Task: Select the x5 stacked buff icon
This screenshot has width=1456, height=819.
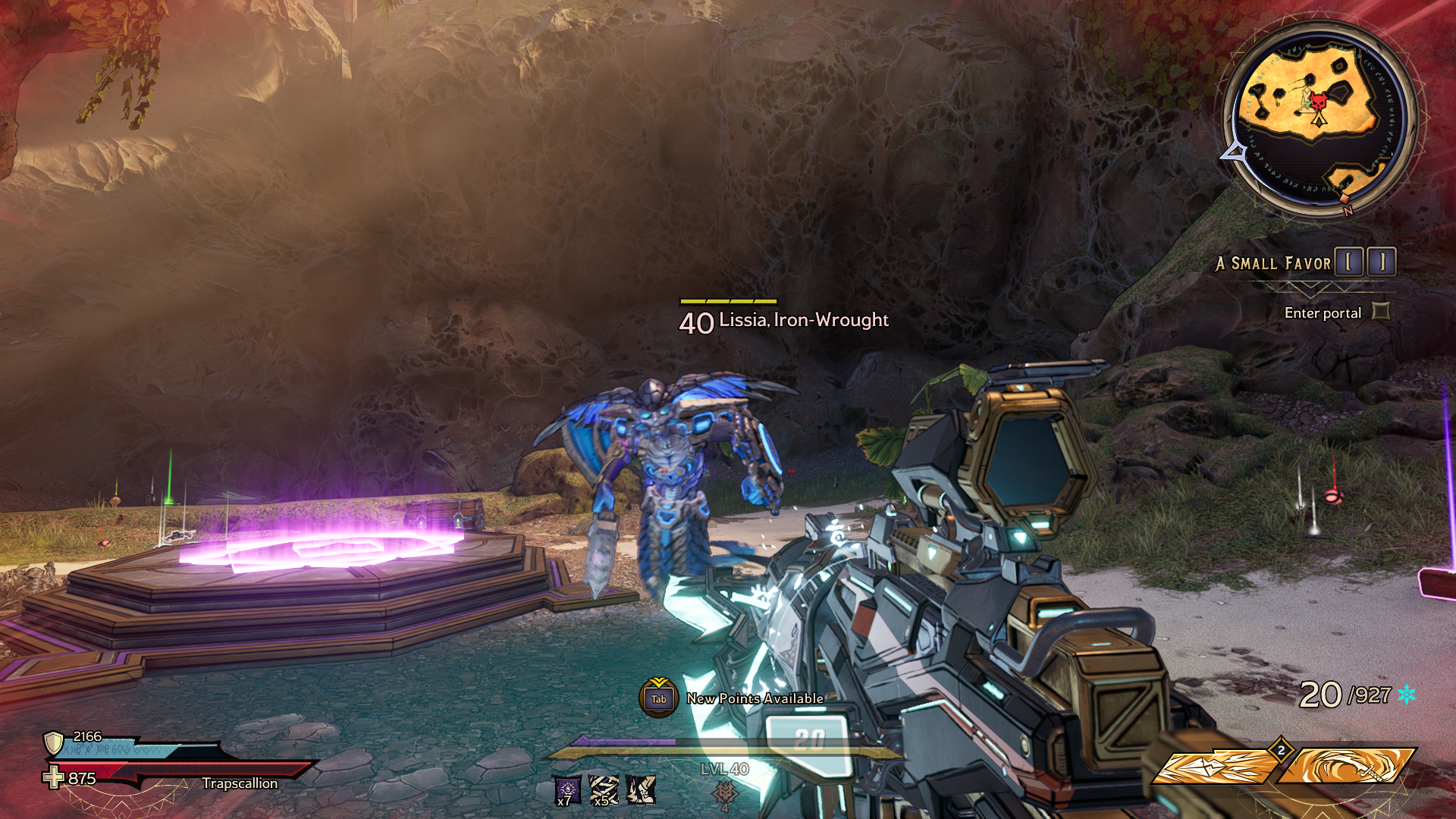Action: [604, 790]
